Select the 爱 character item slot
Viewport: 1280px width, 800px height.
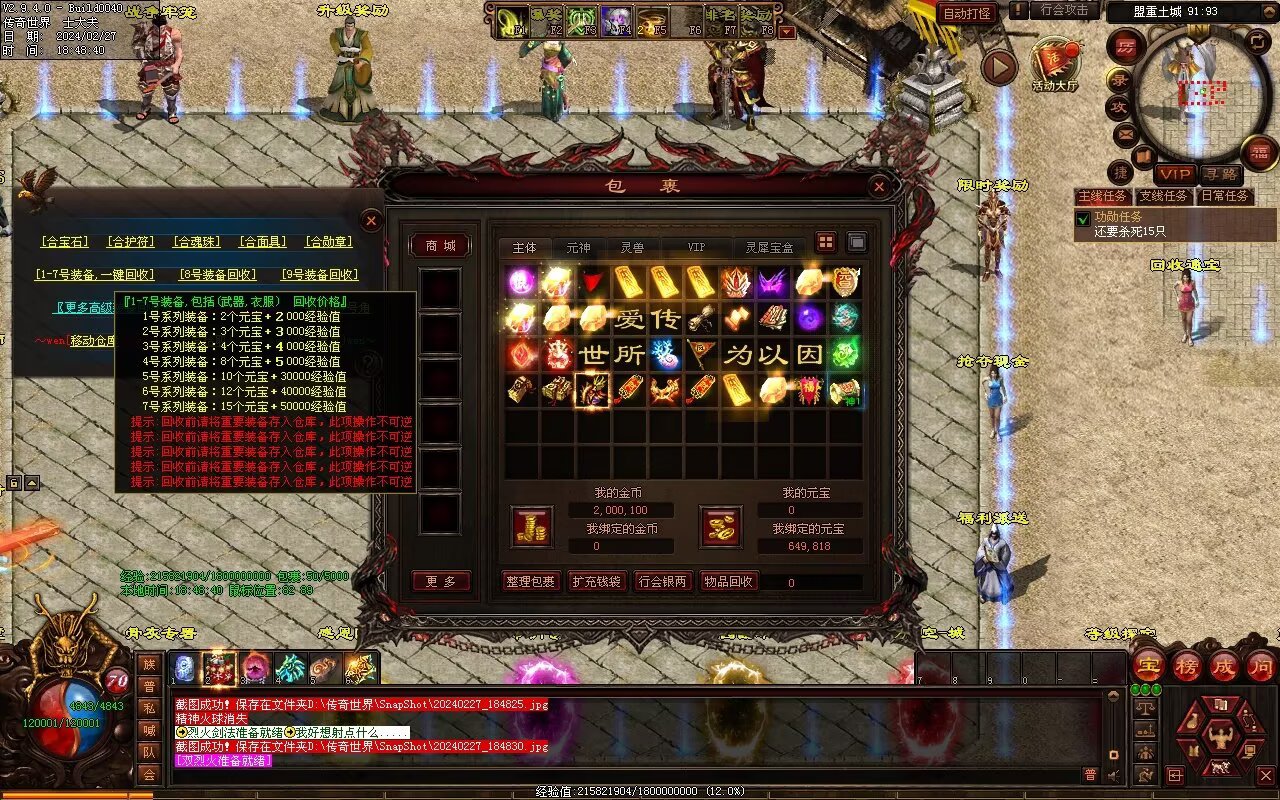tap(629, 319)
